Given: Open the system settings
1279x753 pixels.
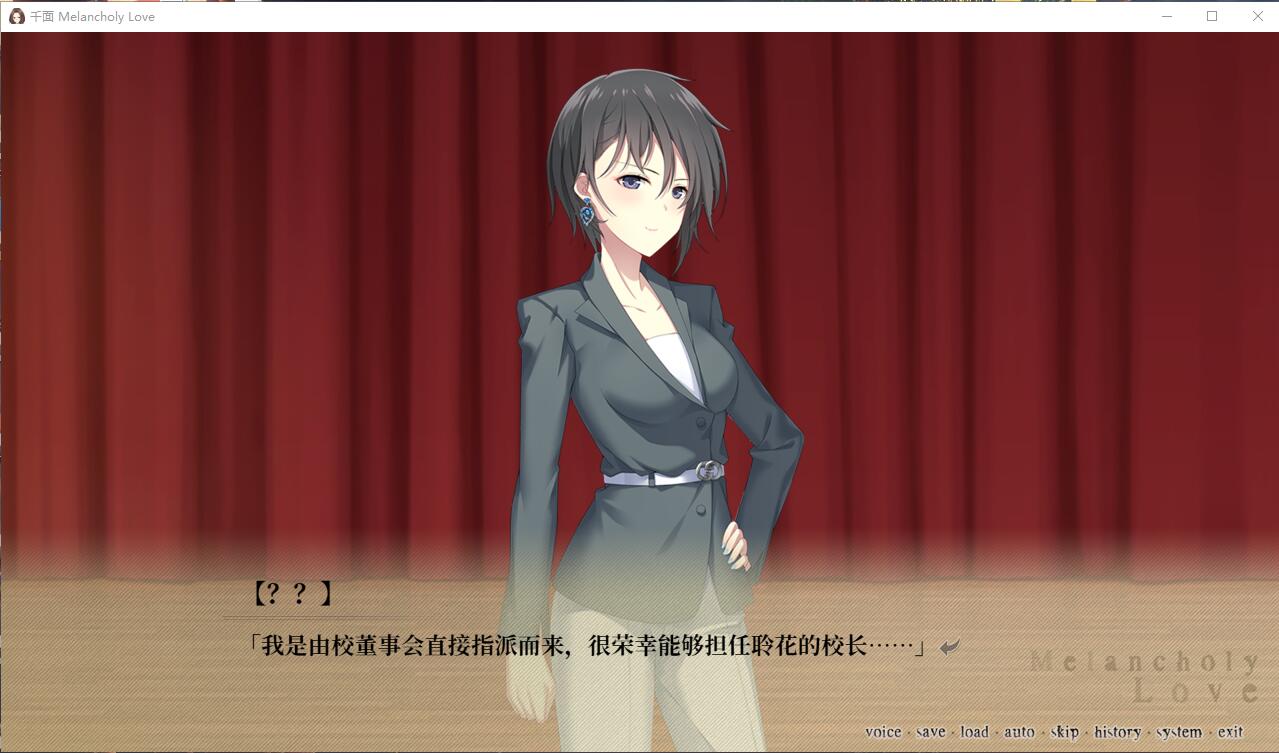Looking at the screenshot, I should (x=1179, y=732).
